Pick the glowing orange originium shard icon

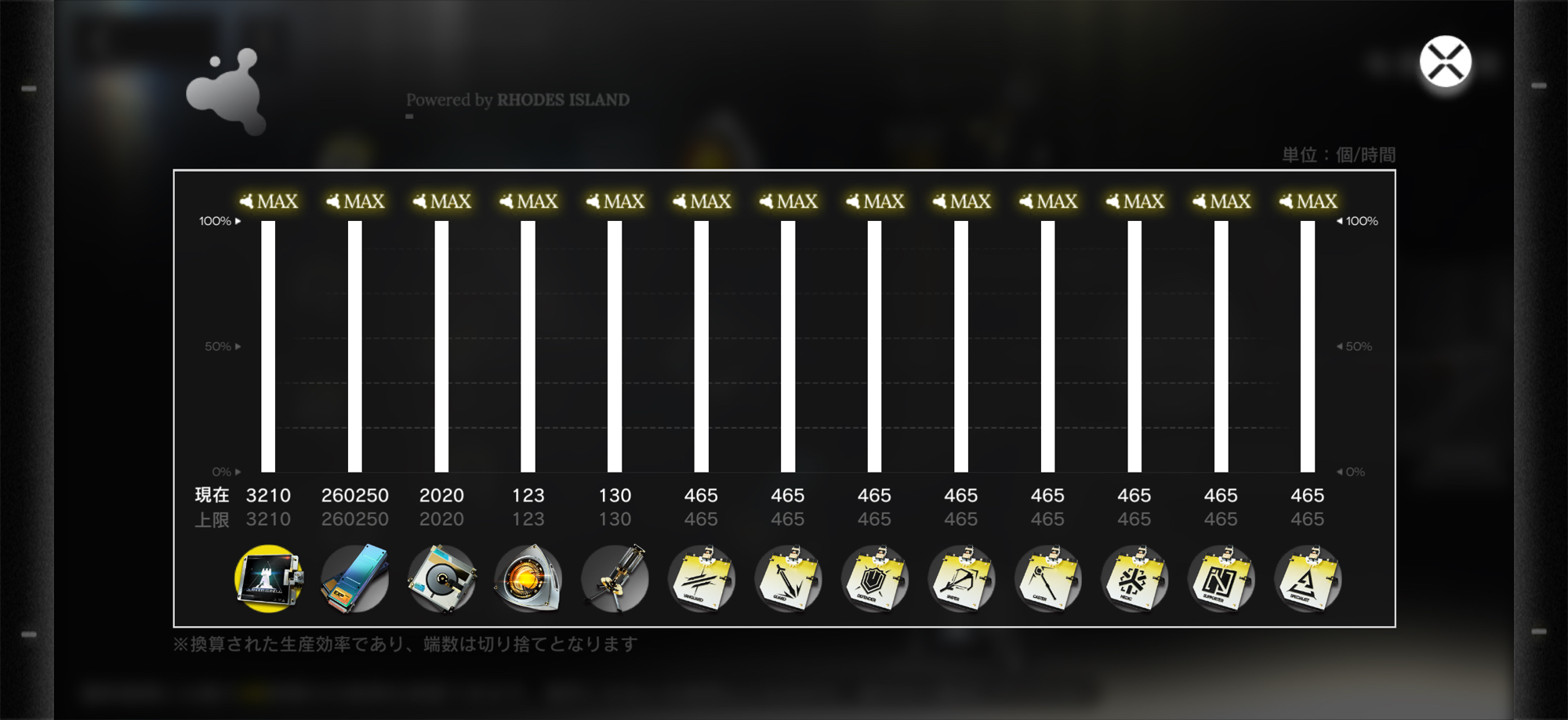528,579
